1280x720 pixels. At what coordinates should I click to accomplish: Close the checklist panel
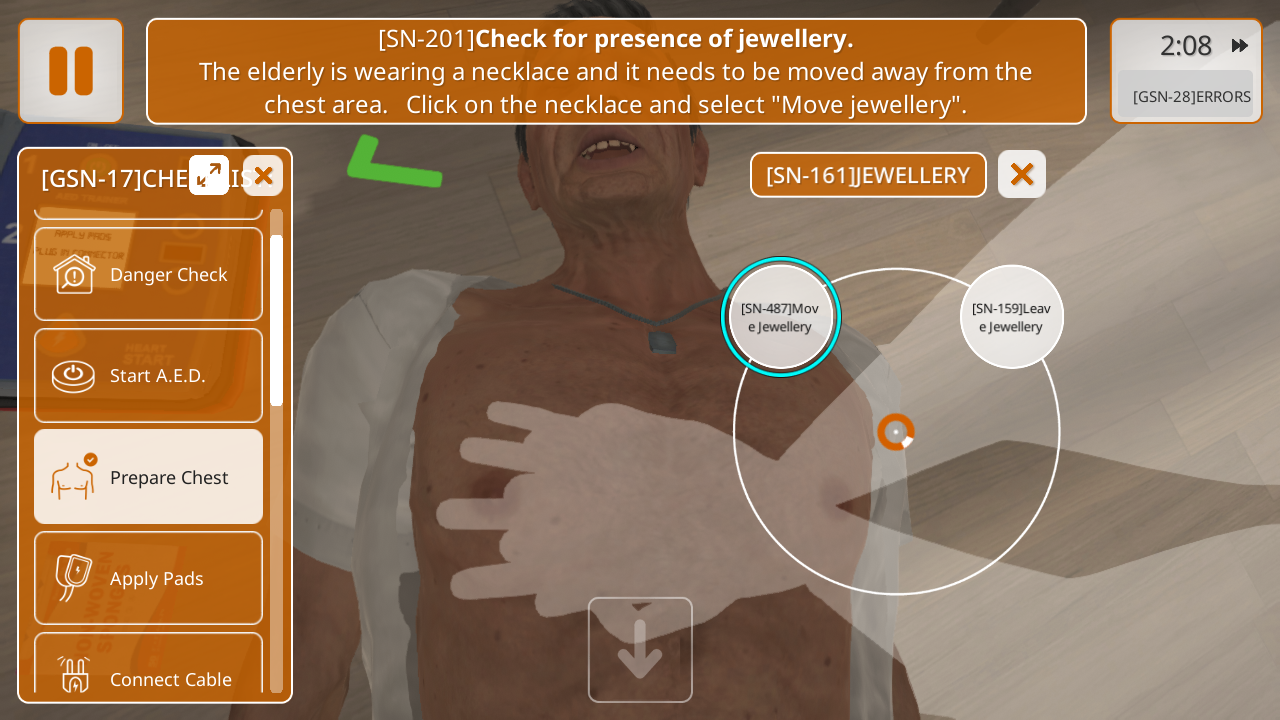point(263,176)
